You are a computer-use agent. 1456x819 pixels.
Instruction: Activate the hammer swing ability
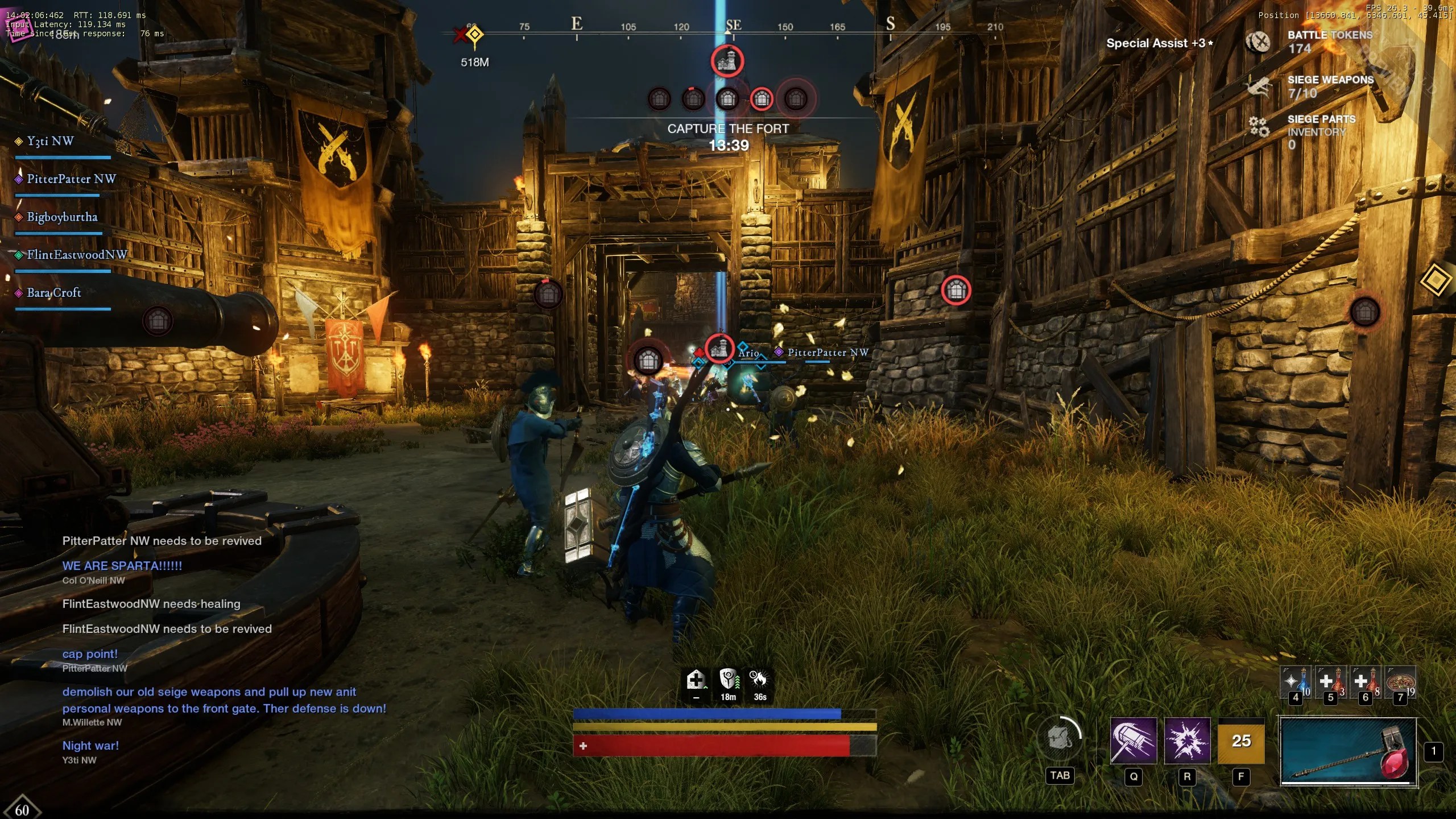coord(1133,741)
